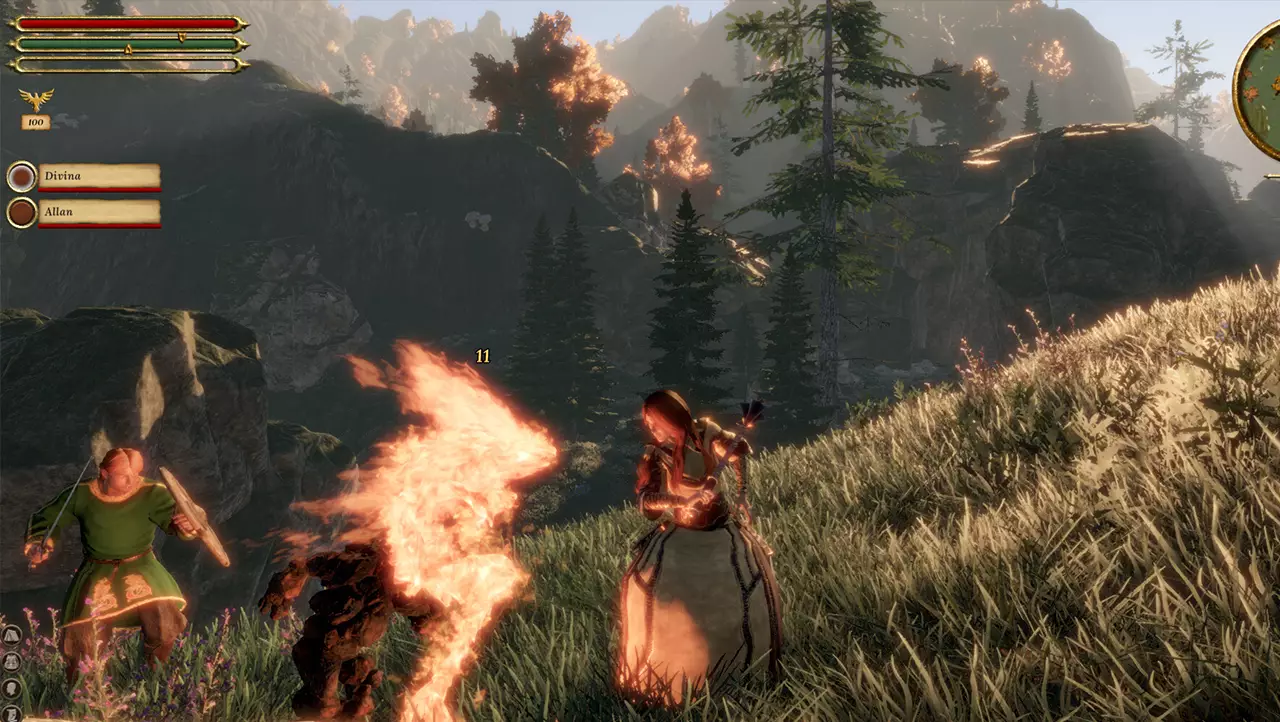Select party member Allan's name plate
Image resolution: width=1280 pixels, height=722 pixels.
(x=99, y=213)
